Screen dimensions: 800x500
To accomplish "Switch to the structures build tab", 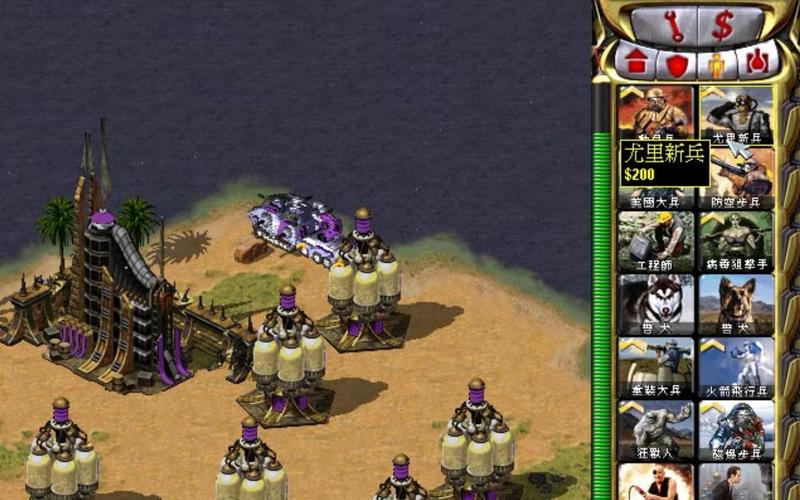I will click(x=636, y=62).
